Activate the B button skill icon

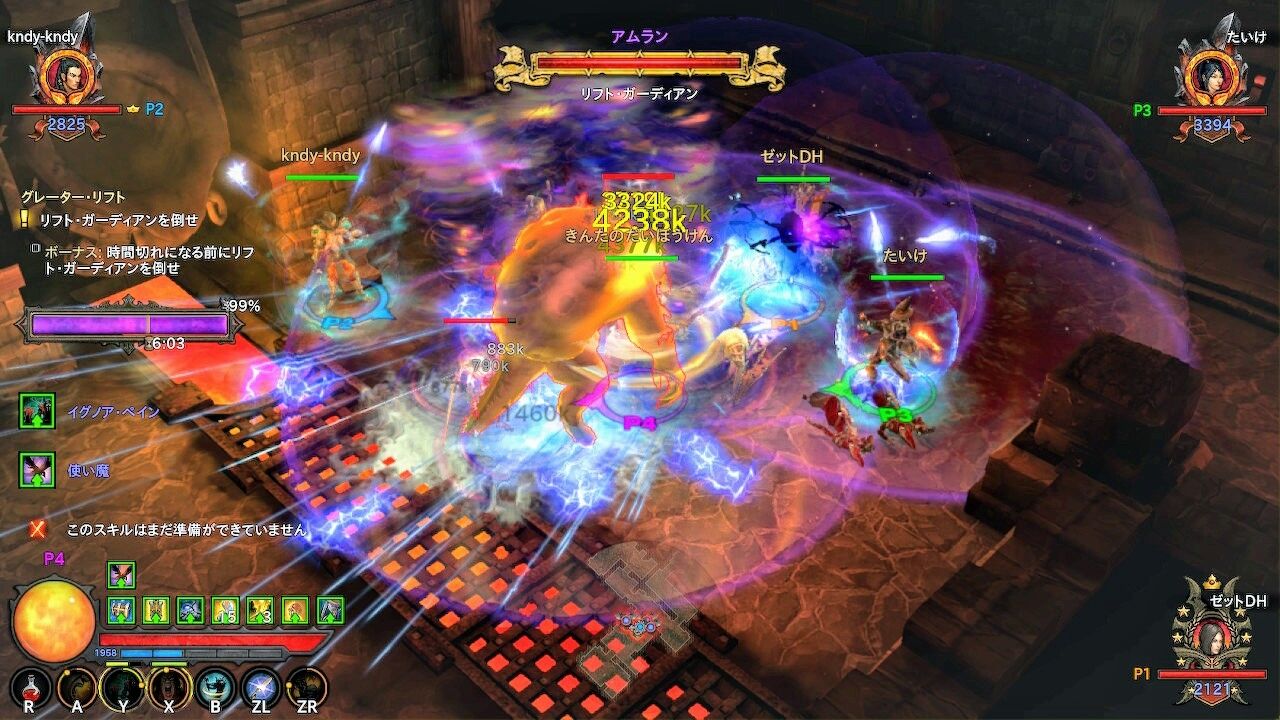click(x=214, y=684)
